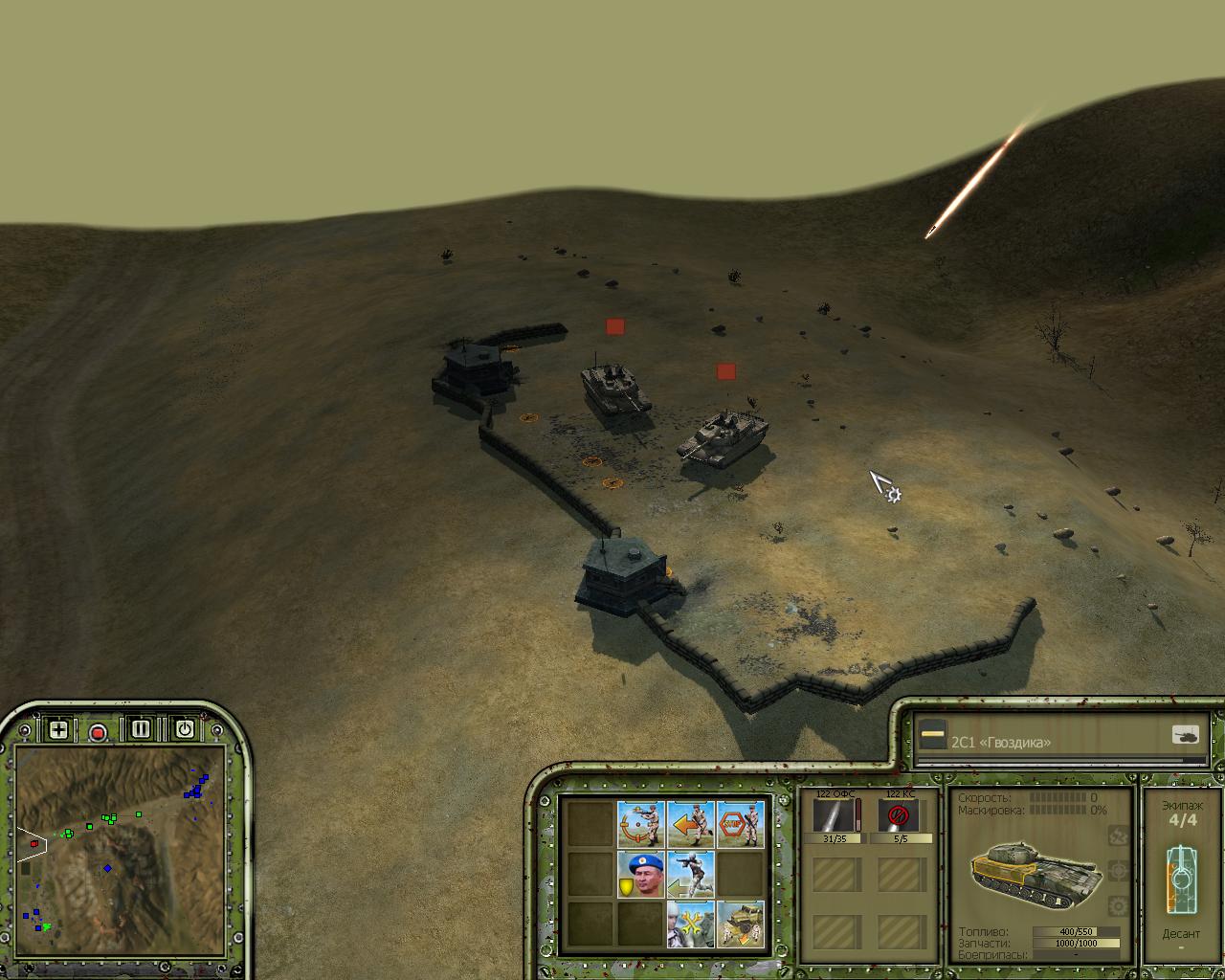Click the vehicle entrench command icon

(x=740, y=924)
